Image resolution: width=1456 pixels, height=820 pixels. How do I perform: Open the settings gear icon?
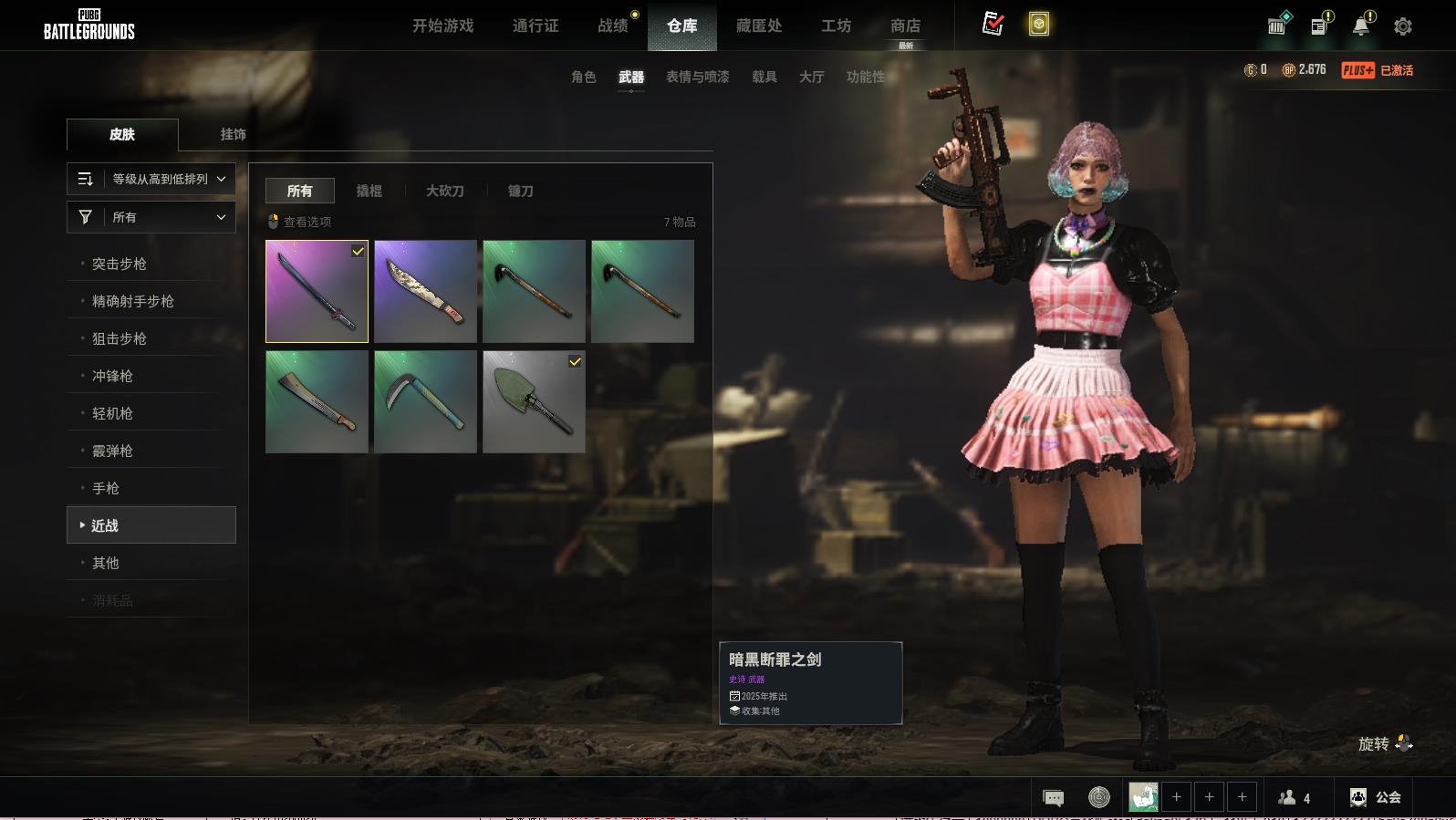tap(1403, 26)
